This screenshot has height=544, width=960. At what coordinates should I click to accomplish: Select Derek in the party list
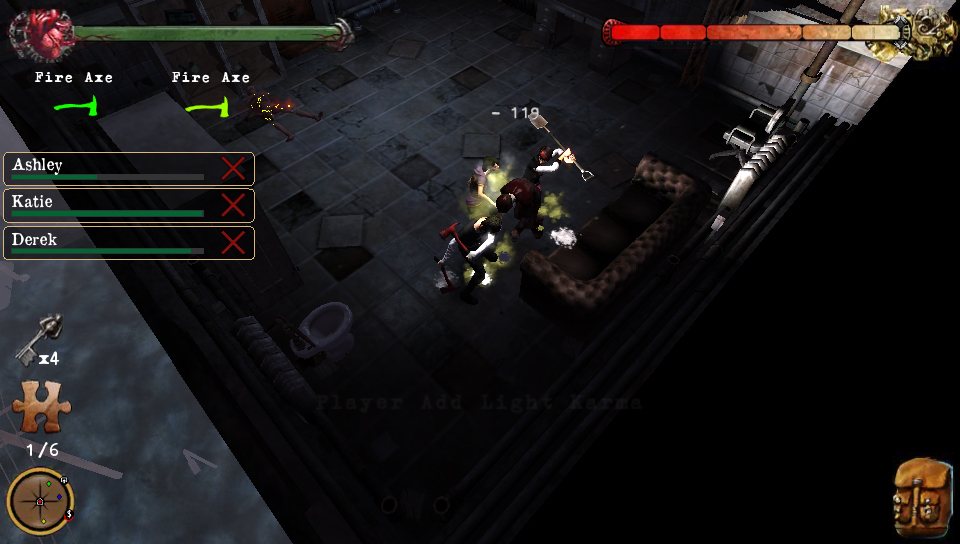tap(110, 243)
